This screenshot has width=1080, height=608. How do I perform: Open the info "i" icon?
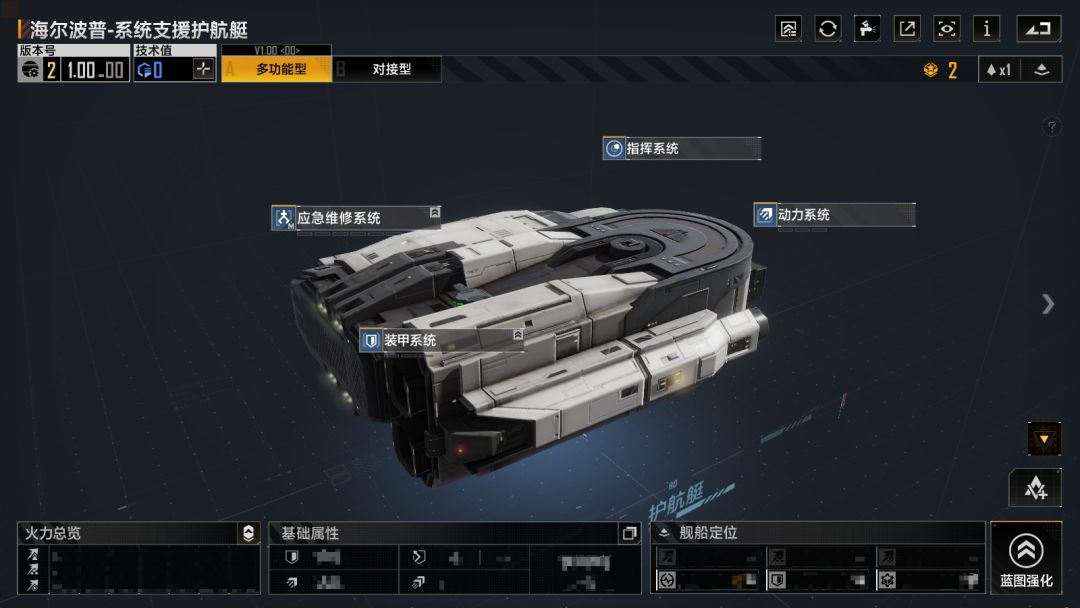pyautogui.click(x=987, y=29)
